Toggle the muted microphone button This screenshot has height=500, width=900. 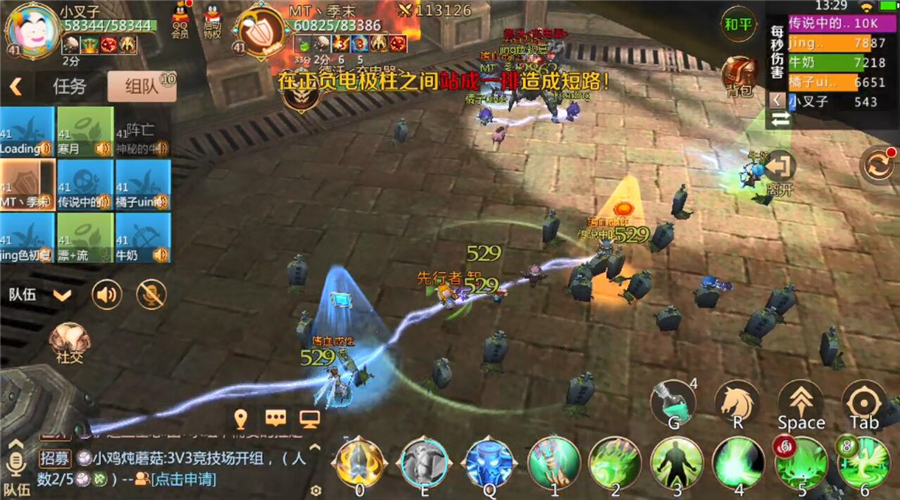tap(152, 294)
